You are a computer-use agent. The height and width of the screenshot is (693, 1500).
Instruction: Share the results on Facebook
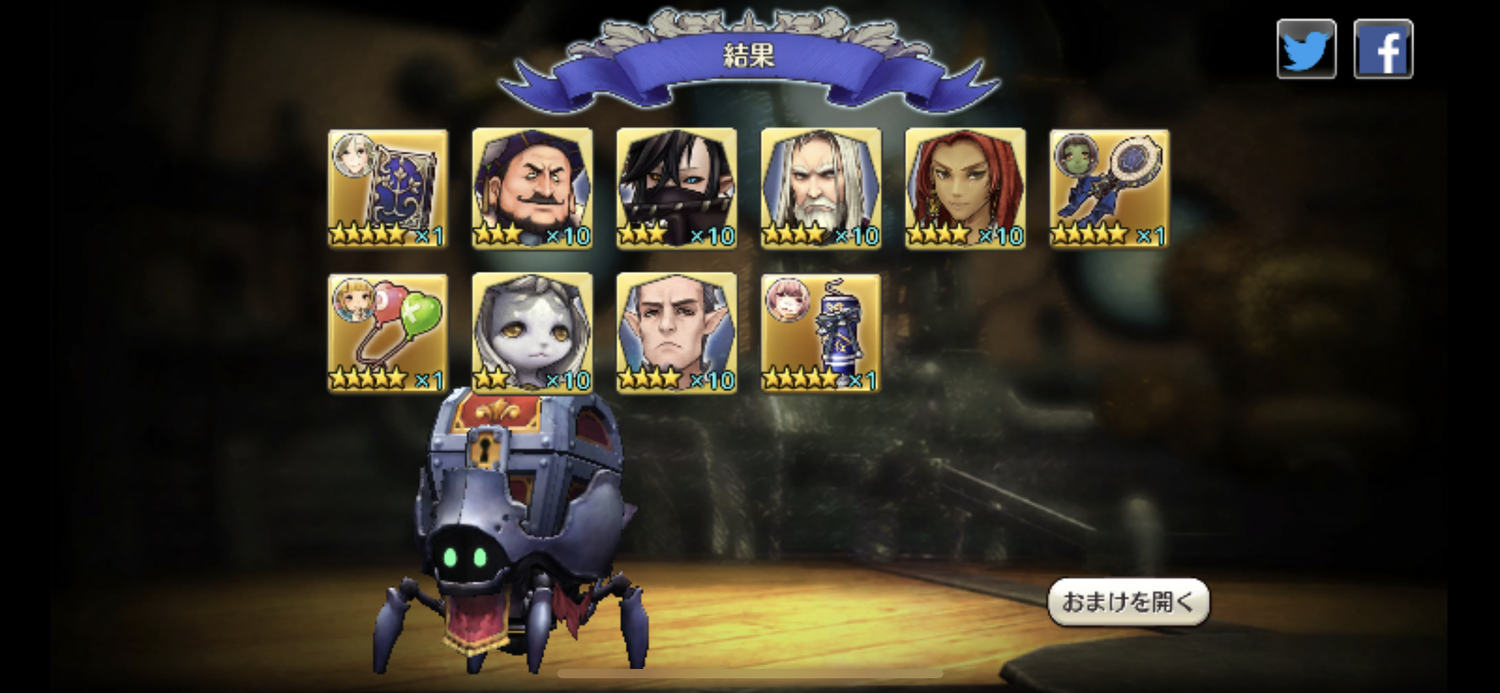(1383, 49)
